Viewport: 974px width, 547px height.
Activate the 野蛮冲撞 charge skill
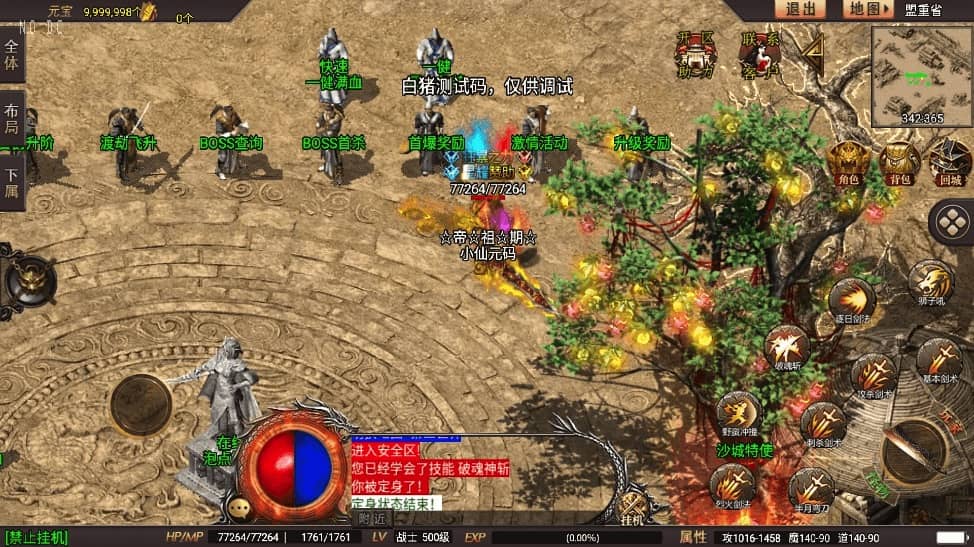click(x=738, y=412)
